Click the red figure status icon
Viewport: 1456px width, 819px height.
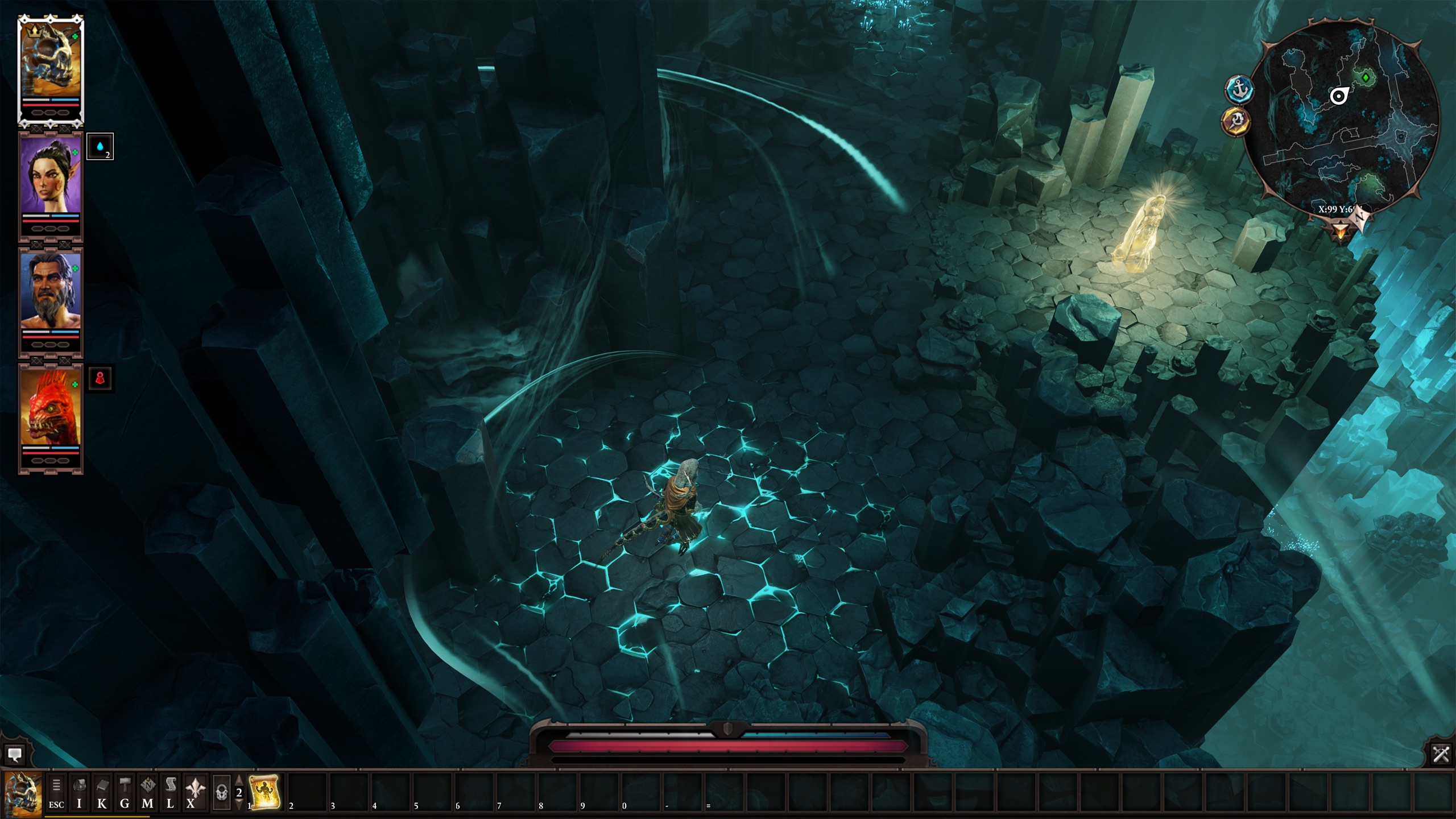pos(101,378)
